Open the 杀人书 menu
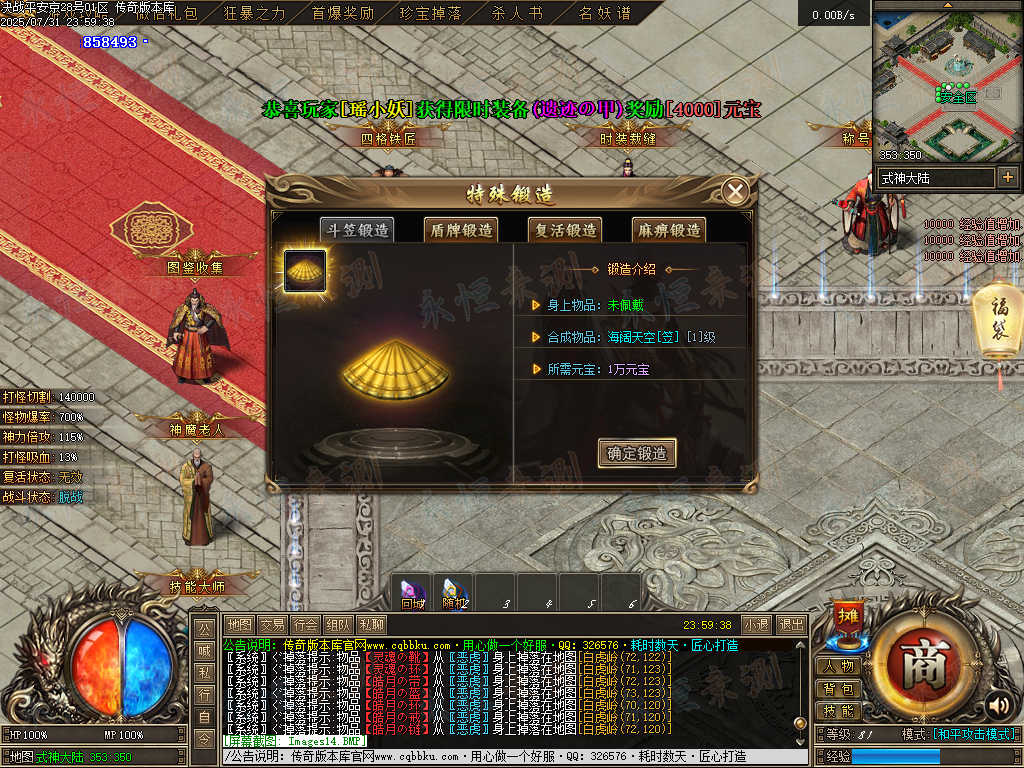The image size is (1024, 768). click(517, 14)
